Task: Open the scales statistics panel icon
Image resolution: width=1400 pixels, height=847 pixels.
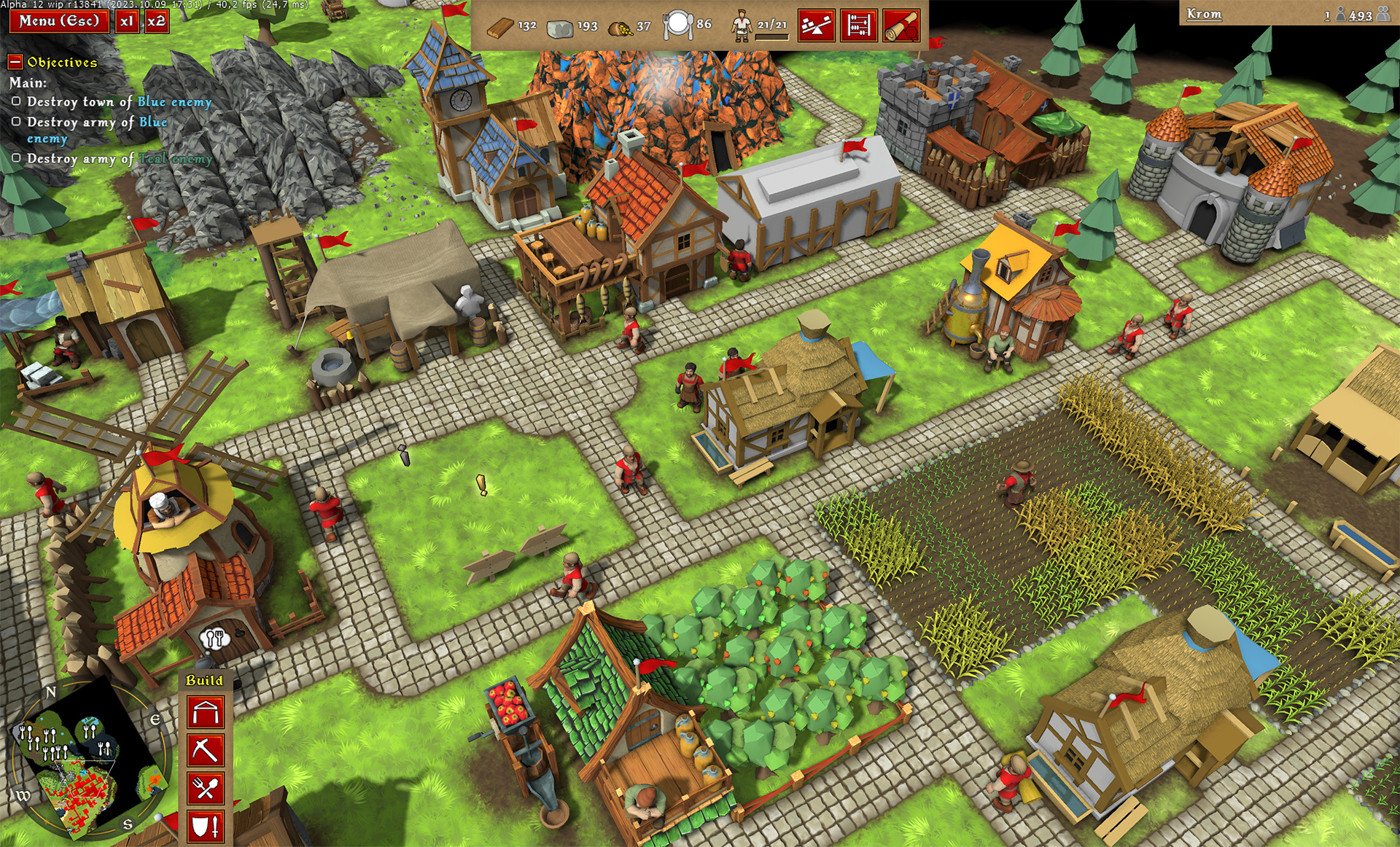Action: [x=817, y=23]
